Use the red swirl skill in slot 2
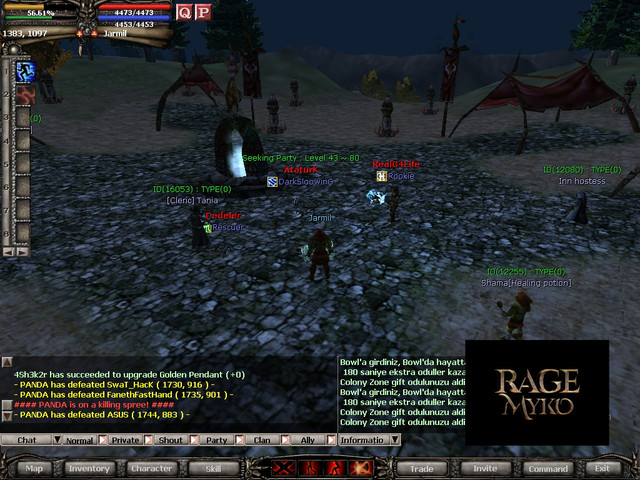640x480 pixels. pyautogui.click(x=25, y=94)
